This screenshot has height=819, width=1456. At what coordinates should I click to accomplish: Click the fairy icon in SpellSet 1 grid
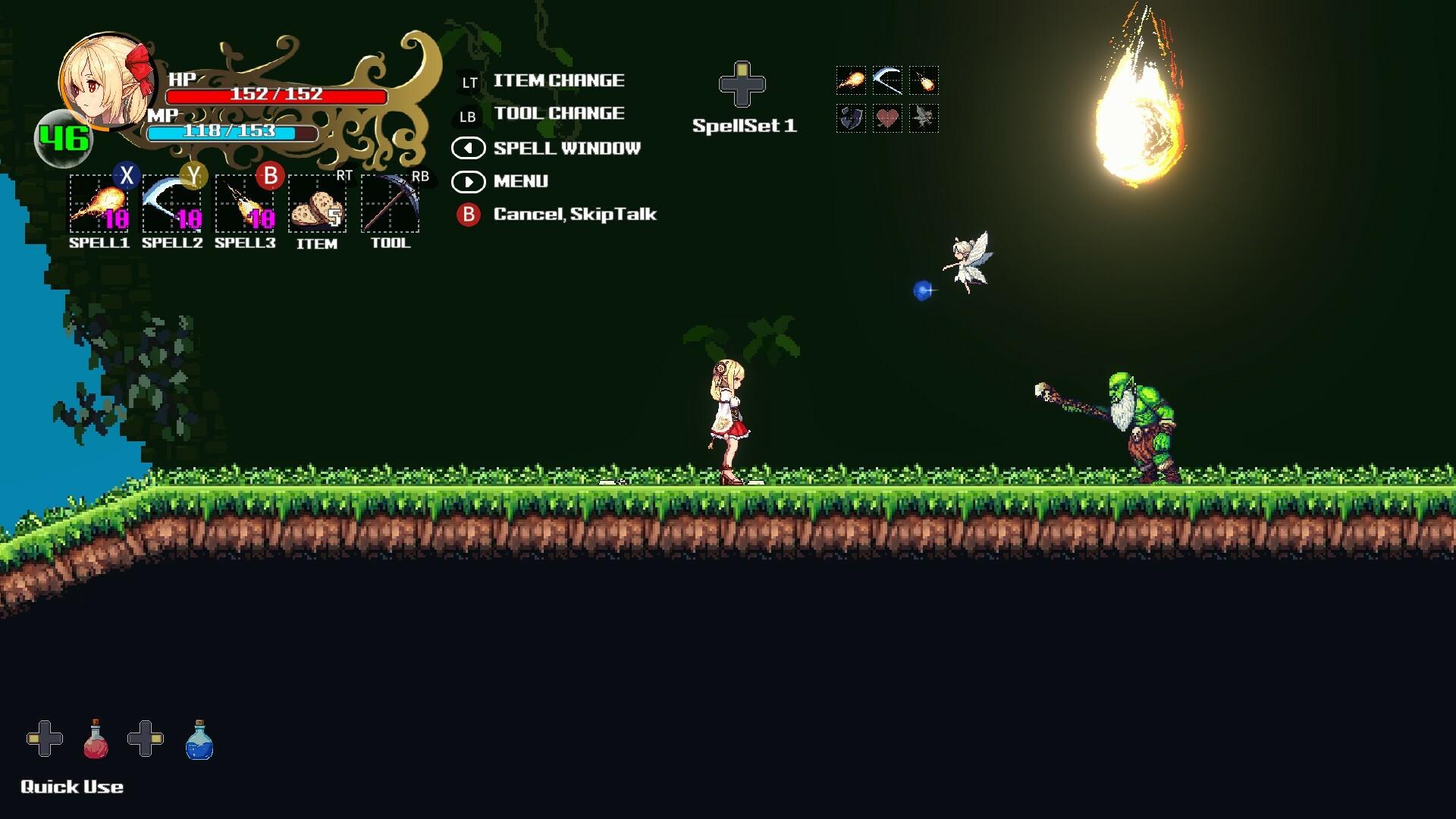[922, 118]
